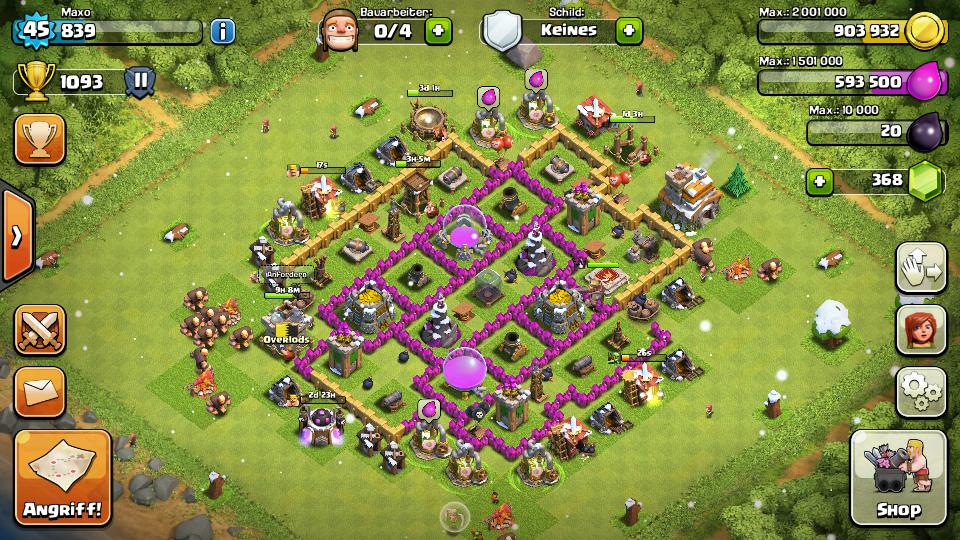Open the red-haired villager profile button
The image size is (960, 540).
click(921, 329)
